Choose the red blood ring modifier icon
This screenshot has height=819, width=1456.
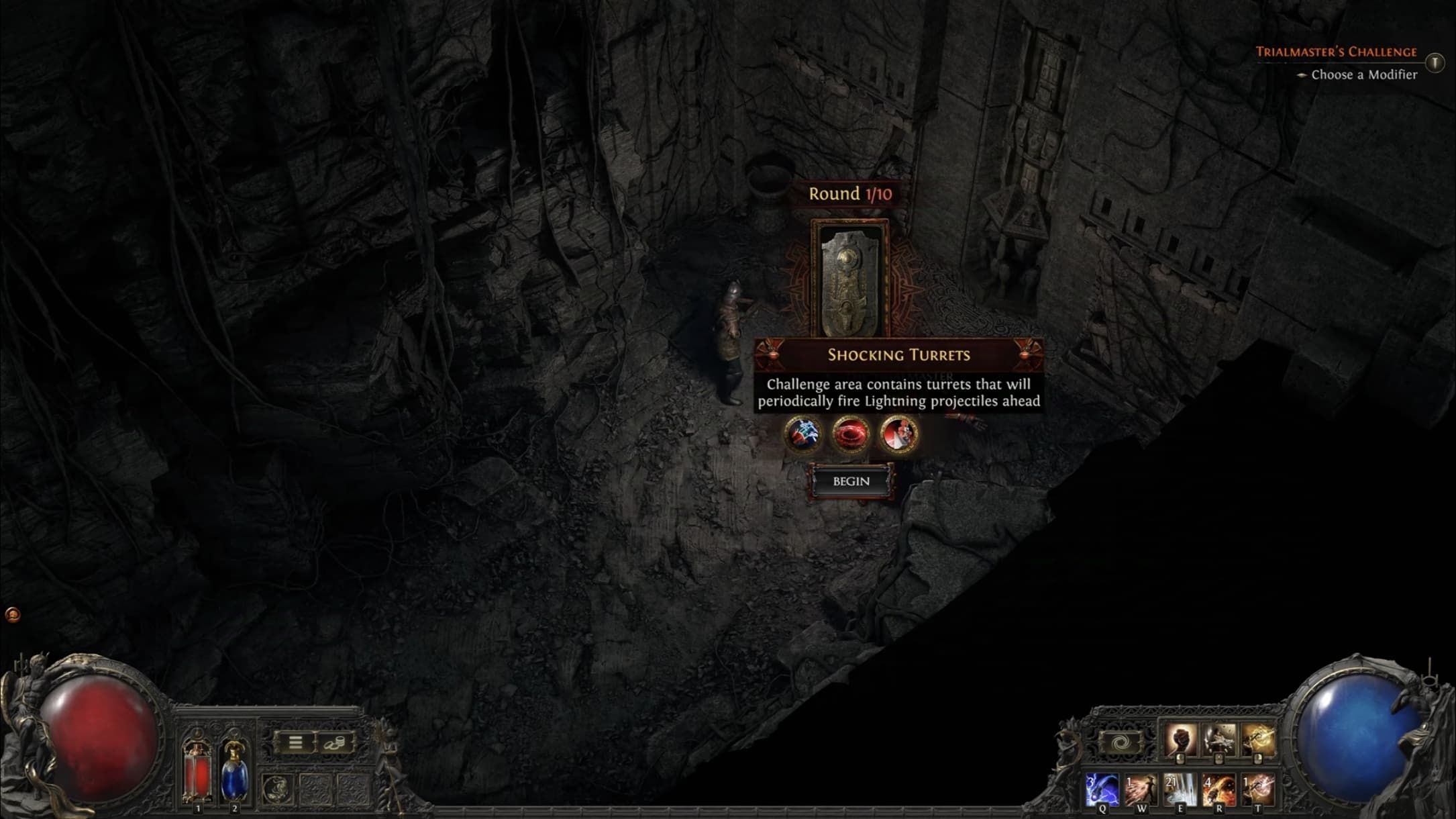tap(850, 434)
